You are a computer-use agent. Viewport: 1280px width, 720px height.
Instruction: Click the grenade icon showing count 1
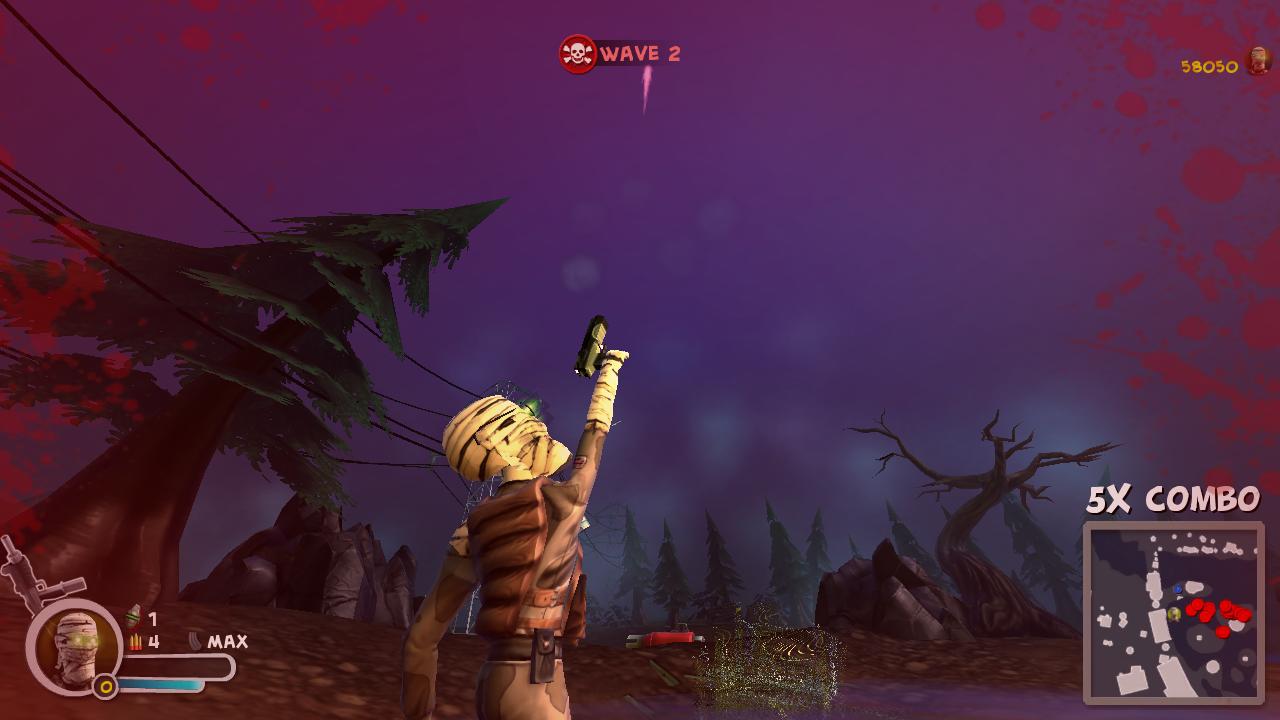(133, 618)
